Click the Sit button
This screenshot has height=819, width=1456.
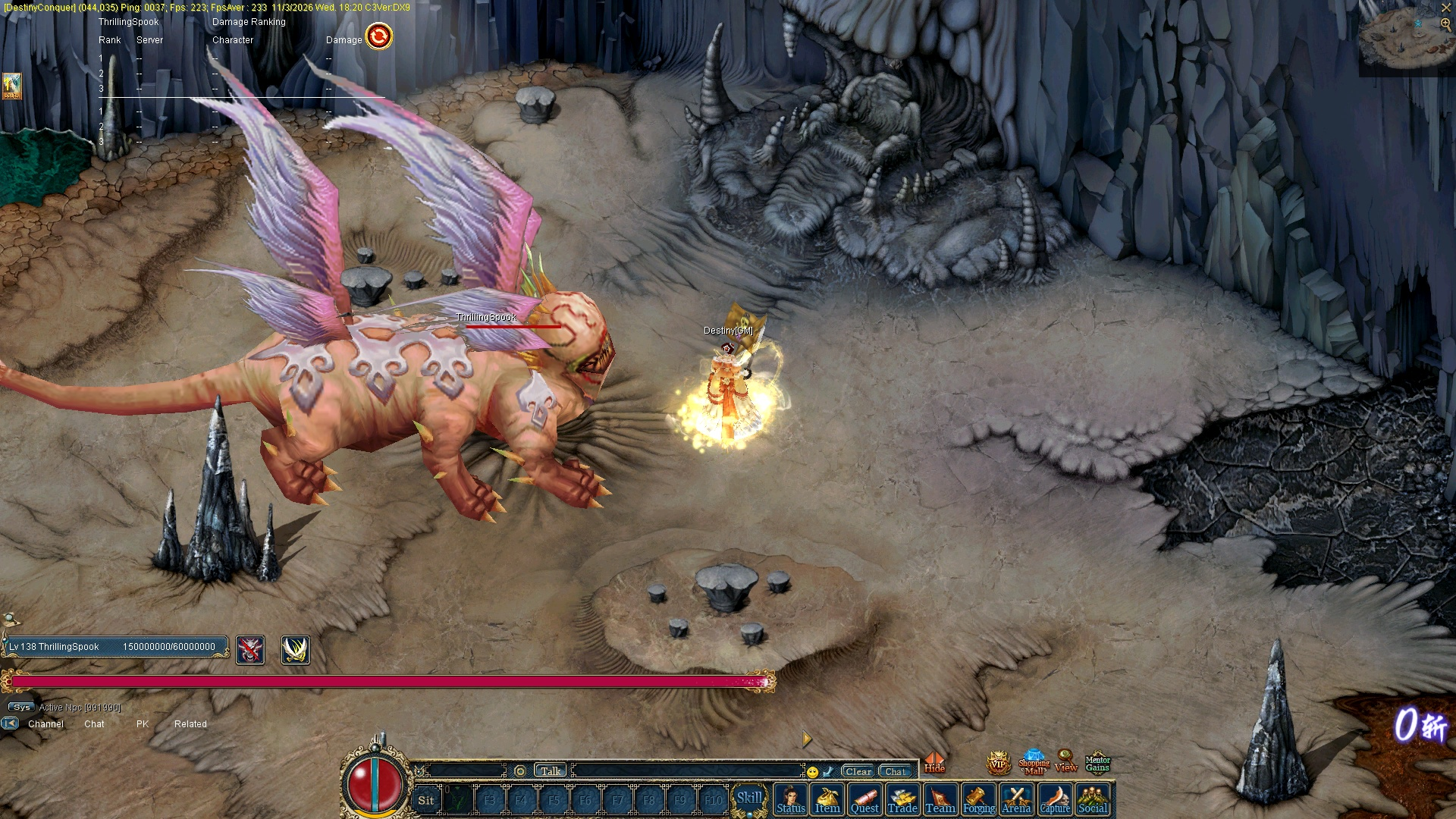(426, 800)
